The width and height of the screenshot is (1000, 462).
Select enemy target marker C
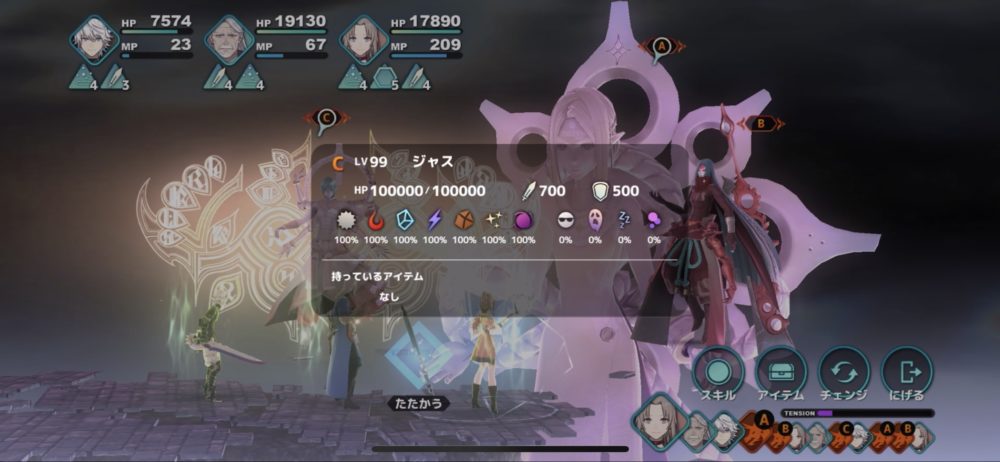click(x=325, y=117)
